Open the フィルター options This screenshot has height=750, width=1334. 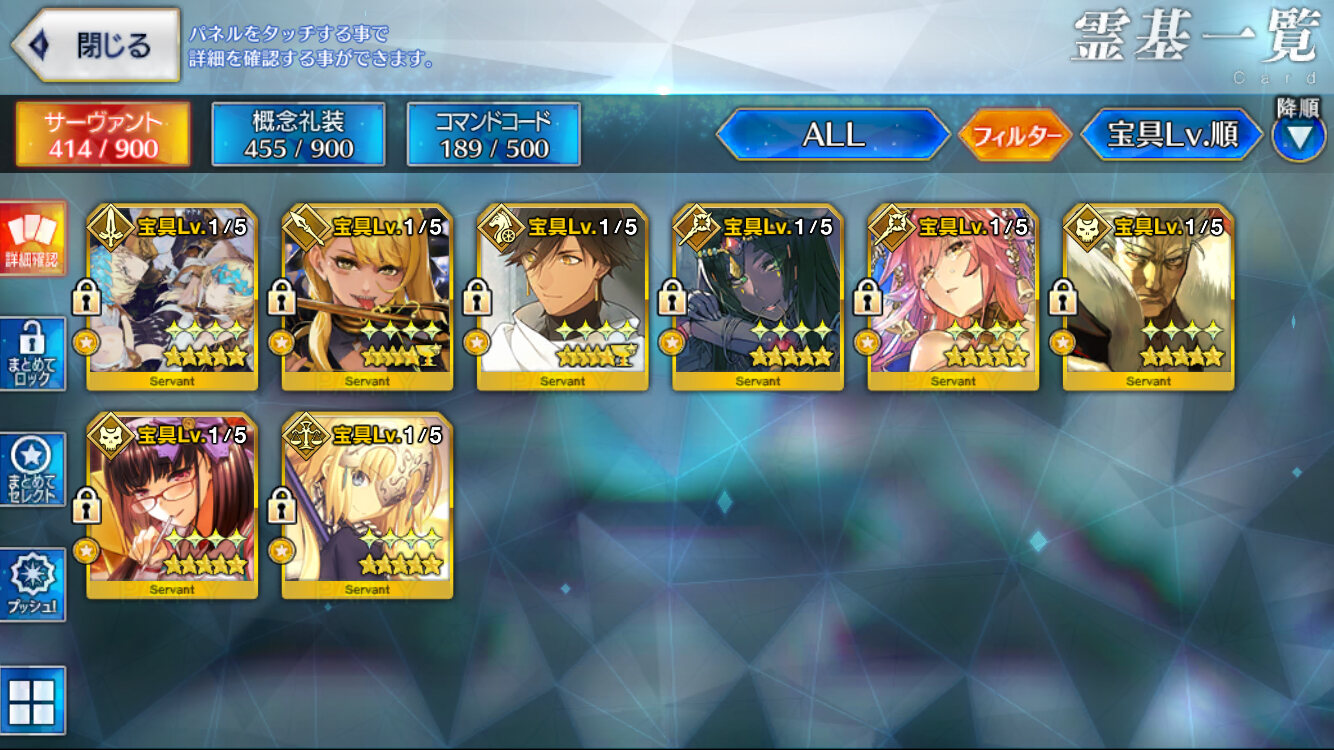[x=1014, y=136]
